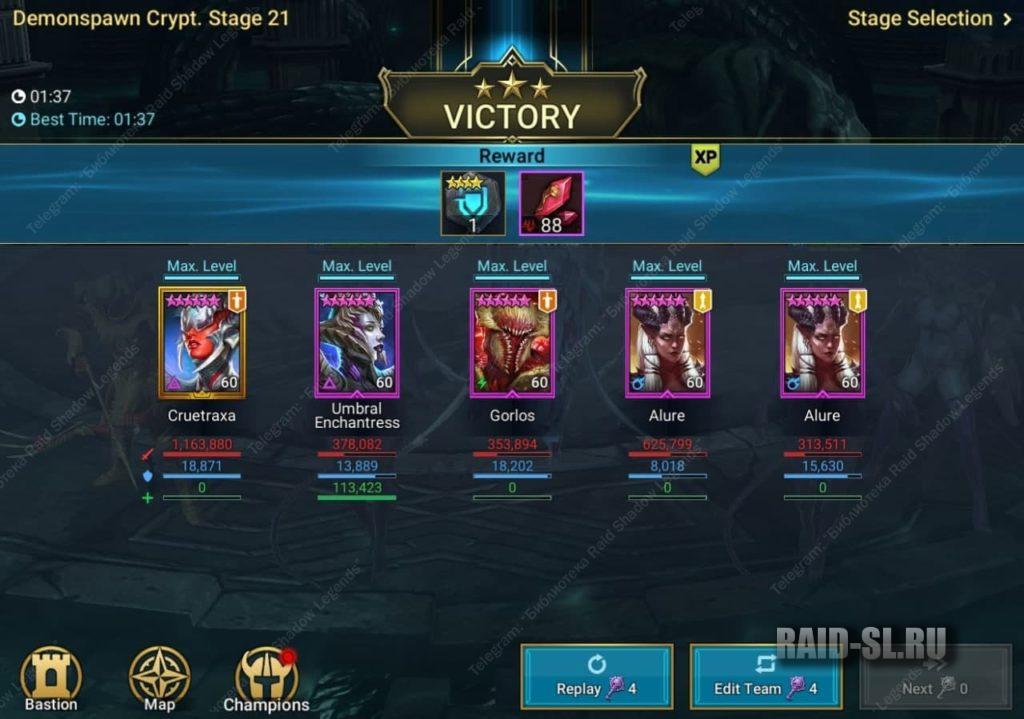Open the Champions menu

pyautogui.click(x=266, y=679)
